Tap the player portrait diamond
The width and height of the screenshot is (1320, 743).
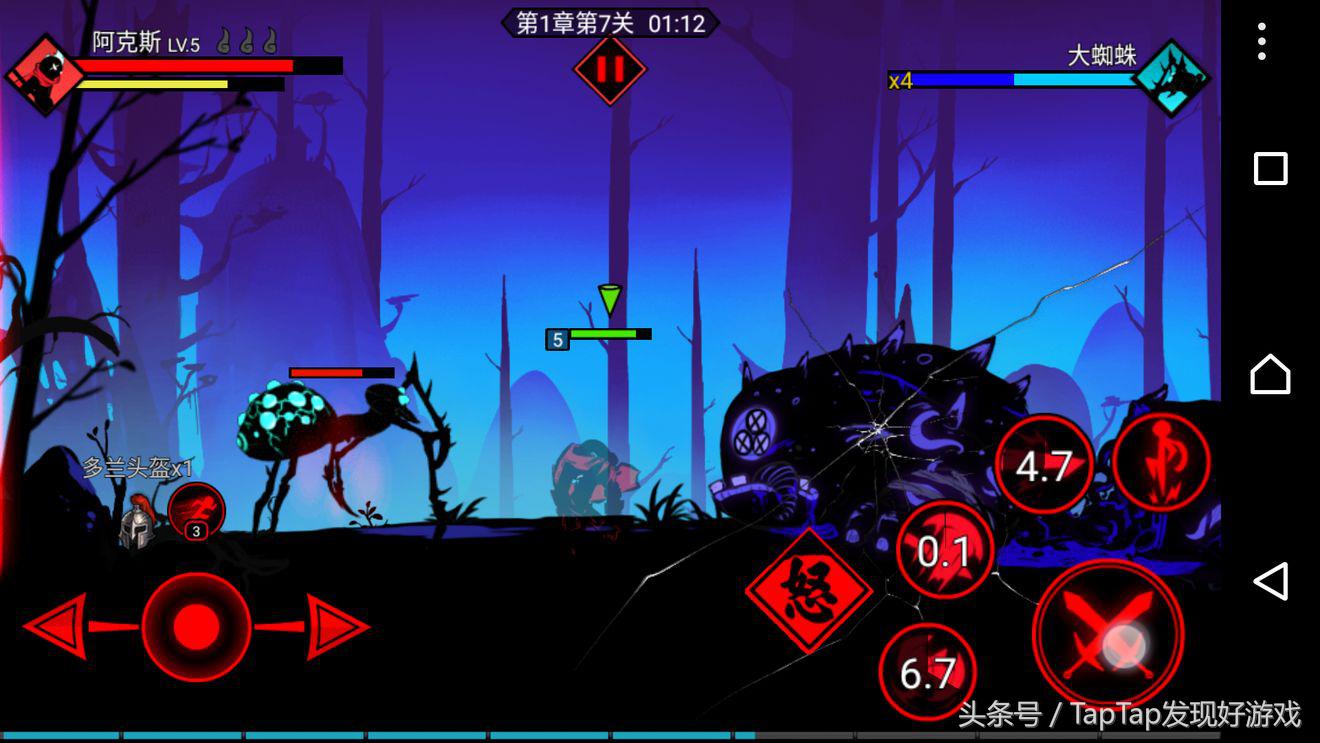tap(44, 76)
